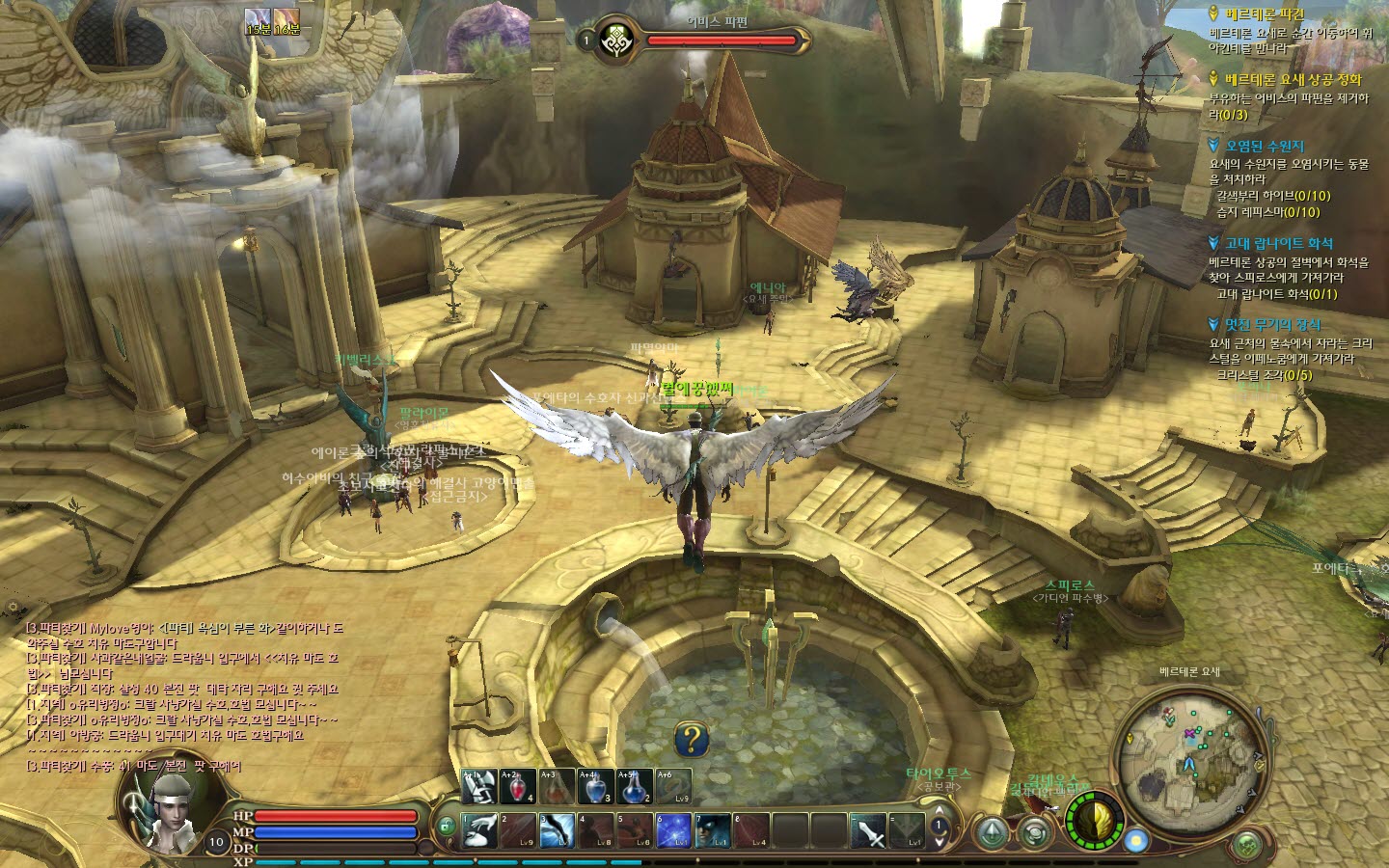Open the 오염된 수원지 quest tracker entry
The width and height of the screenshot is (1389, 868).
[1265, 146]
